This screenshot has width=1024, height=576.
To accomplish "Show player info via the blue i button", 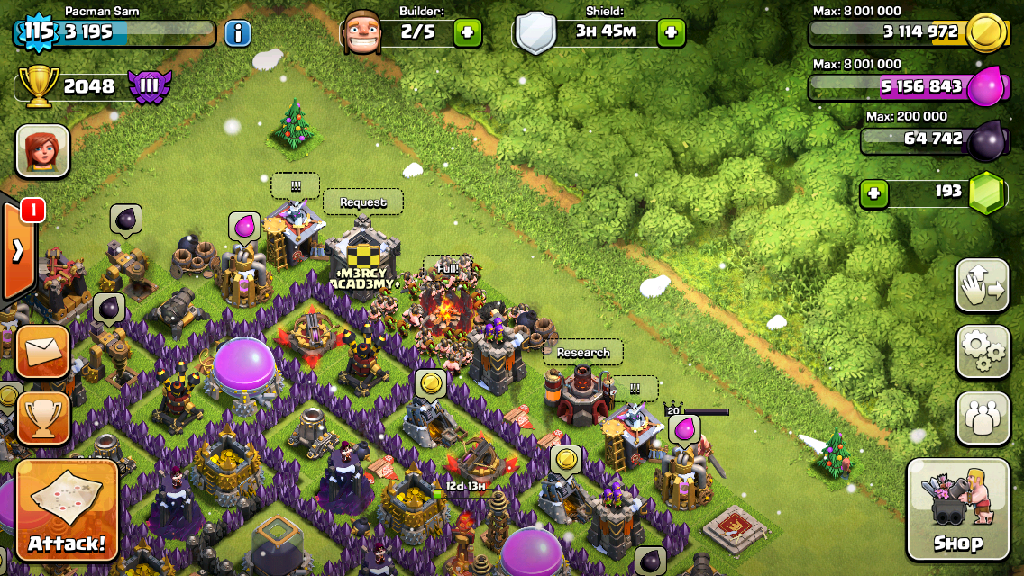I will pyautogui.click(x=237, y=33).
